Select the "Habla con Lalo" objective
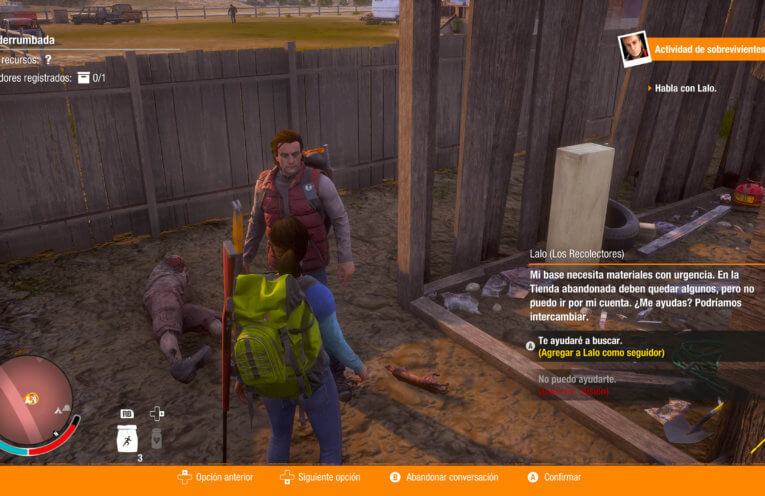This screenshot has height=496, width=765. click(x=686, y=88)
